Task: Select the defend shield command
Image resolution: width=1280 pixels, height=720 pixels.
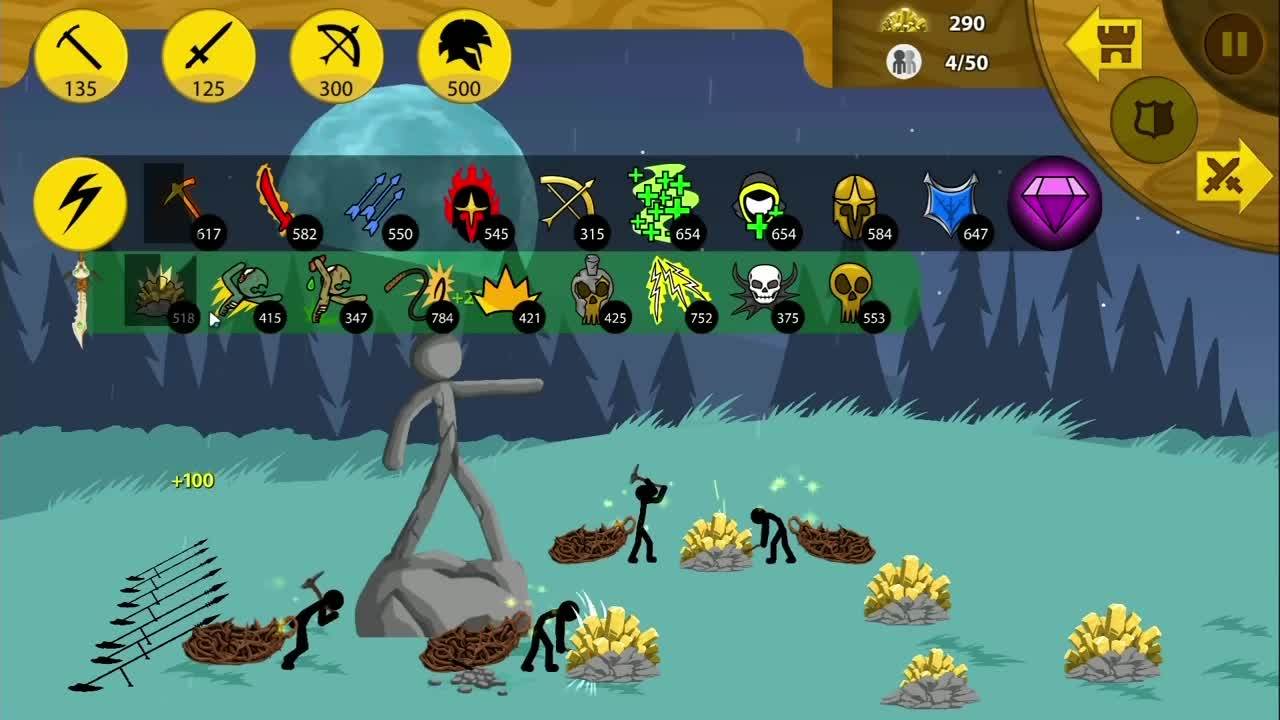Action: [1153, 120]
